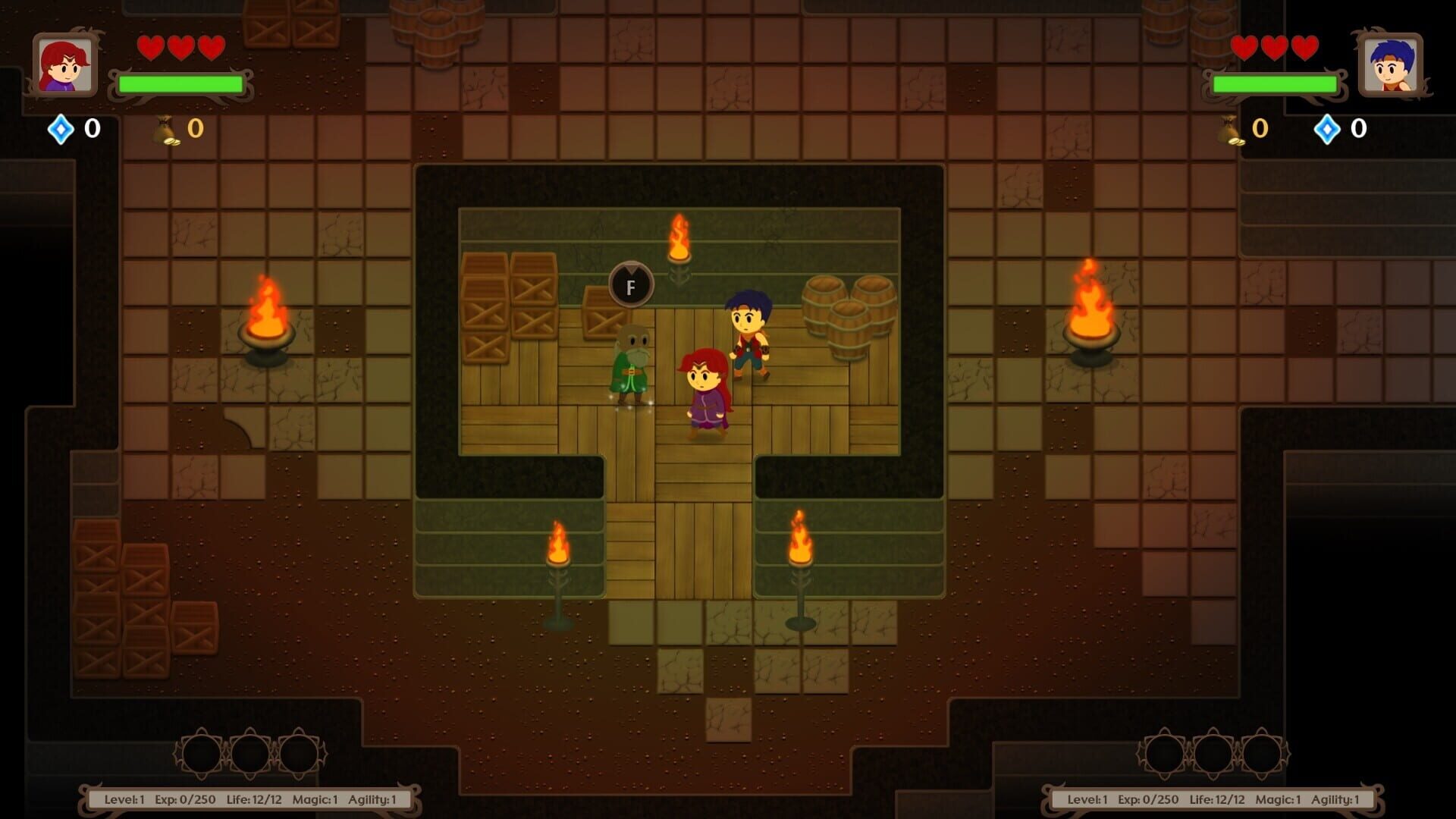Select the blue crystal gem icon on the left

[x=61, y=130]
